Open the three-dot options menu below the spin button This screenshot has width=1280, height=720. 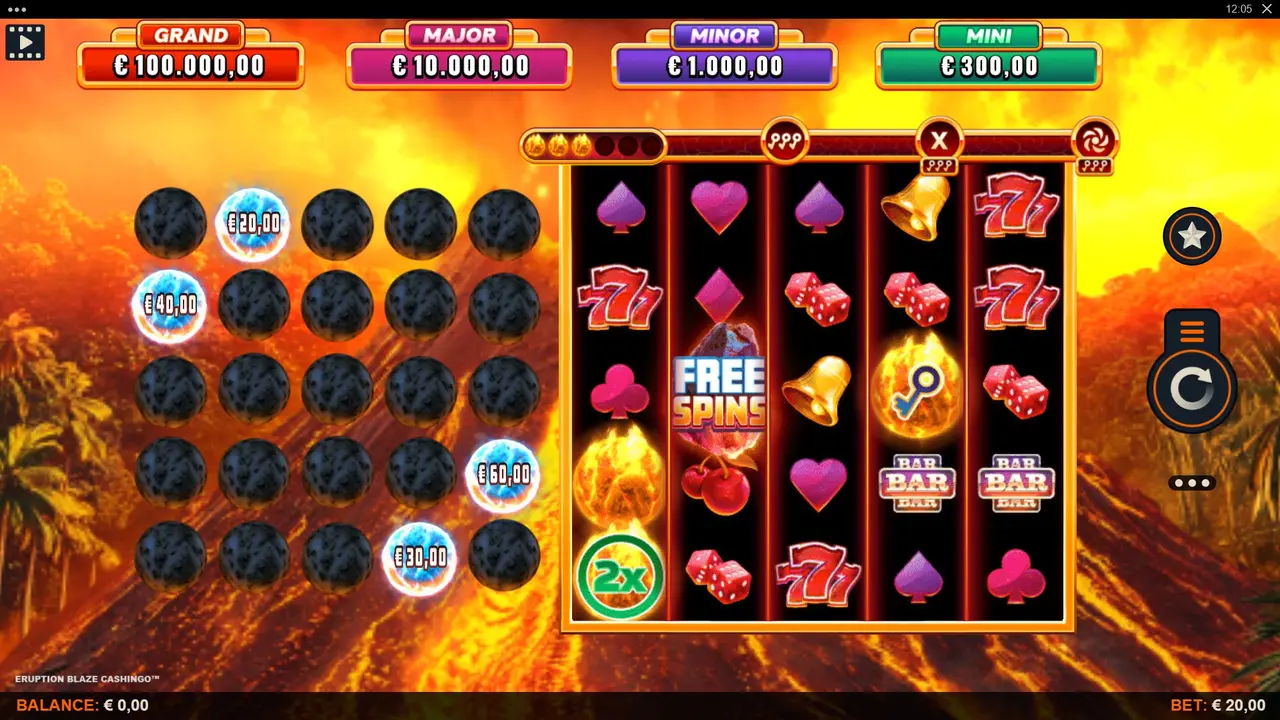pos(1191,483)
